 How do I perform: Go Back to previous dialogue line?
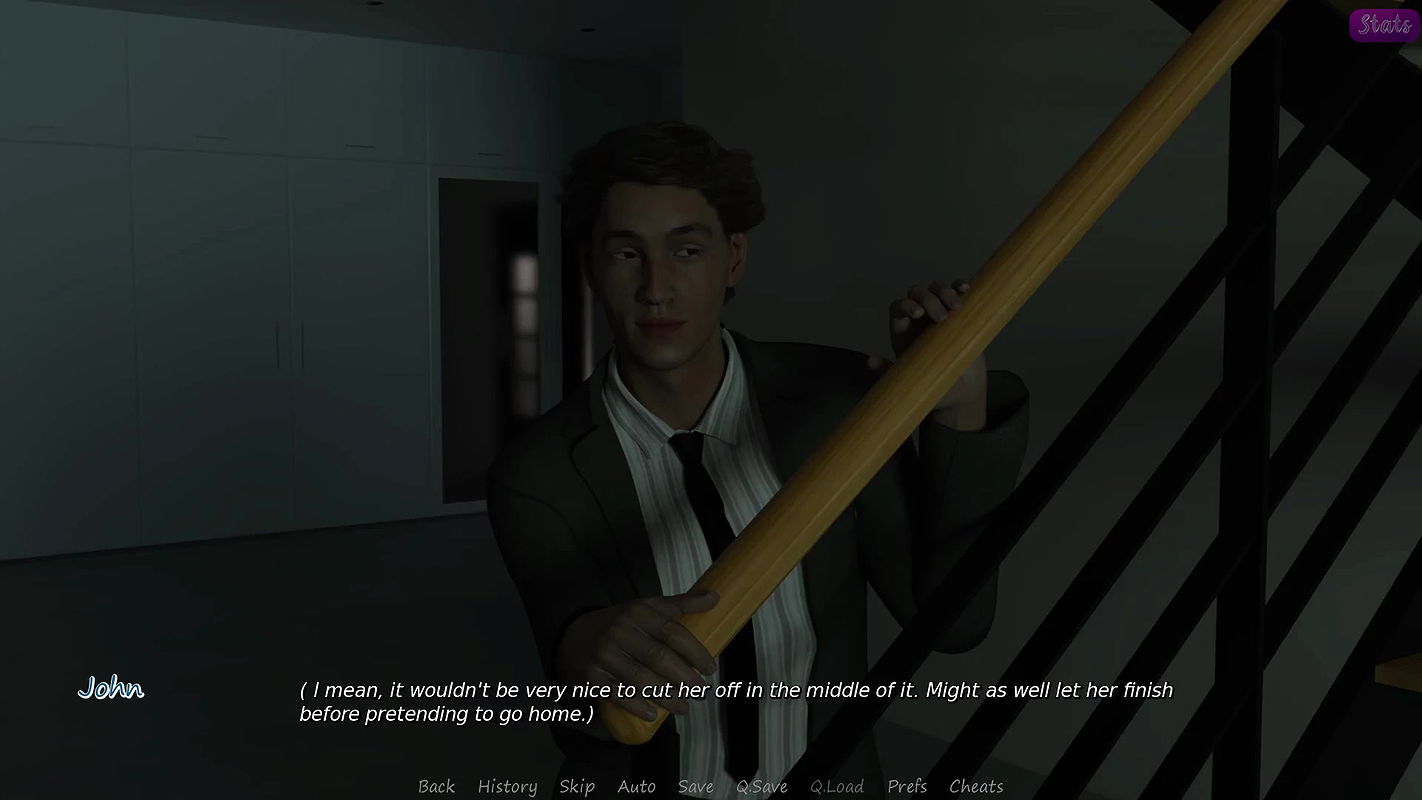[436, 787]
